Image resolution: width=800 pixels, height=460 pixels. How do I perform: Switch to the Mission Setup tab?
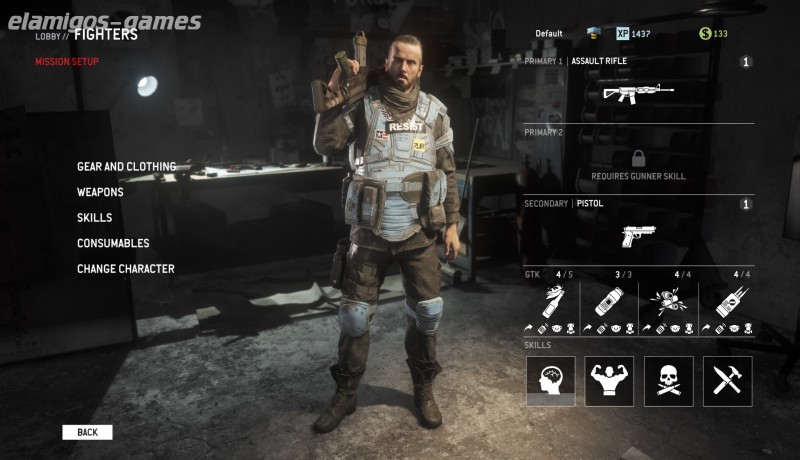tap(67, 62)
